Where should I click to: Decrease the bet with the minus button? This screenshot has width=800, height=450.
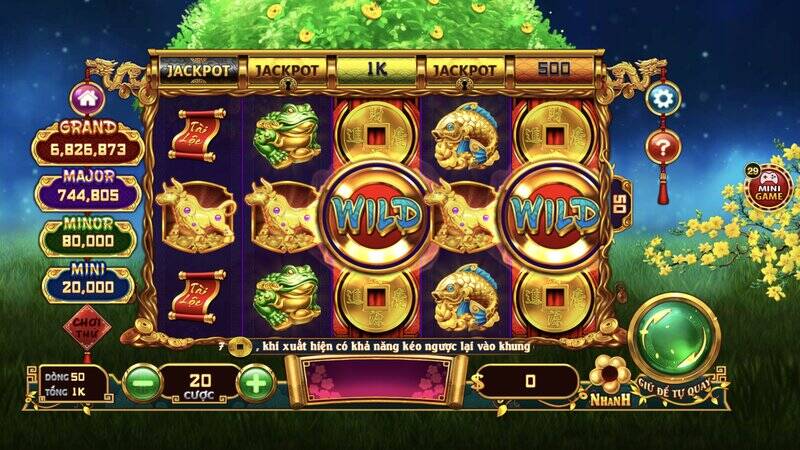143,382
